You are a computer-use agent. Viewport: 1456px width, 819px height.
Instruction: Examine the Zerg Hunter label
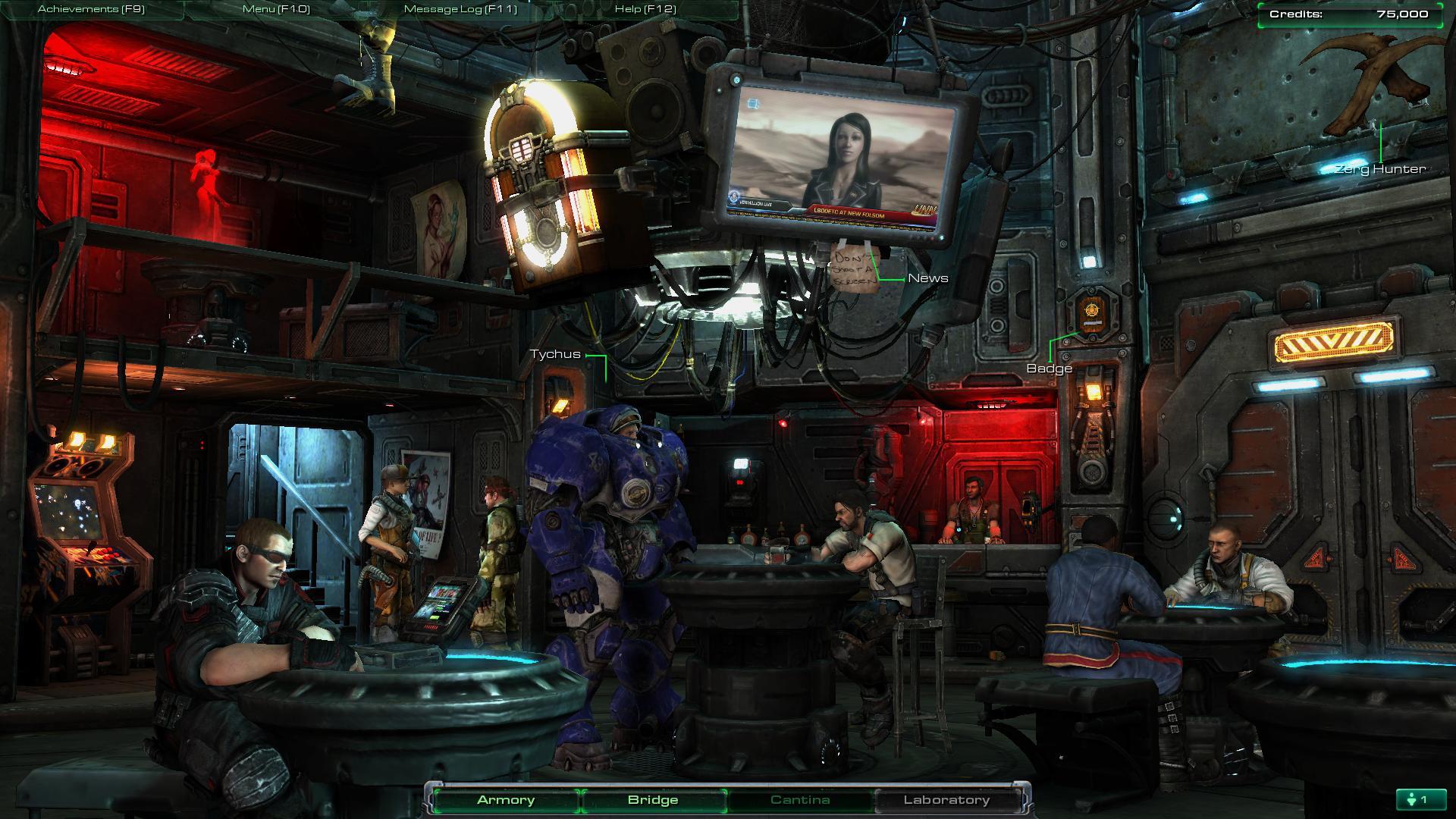(x=1380, y=169)
